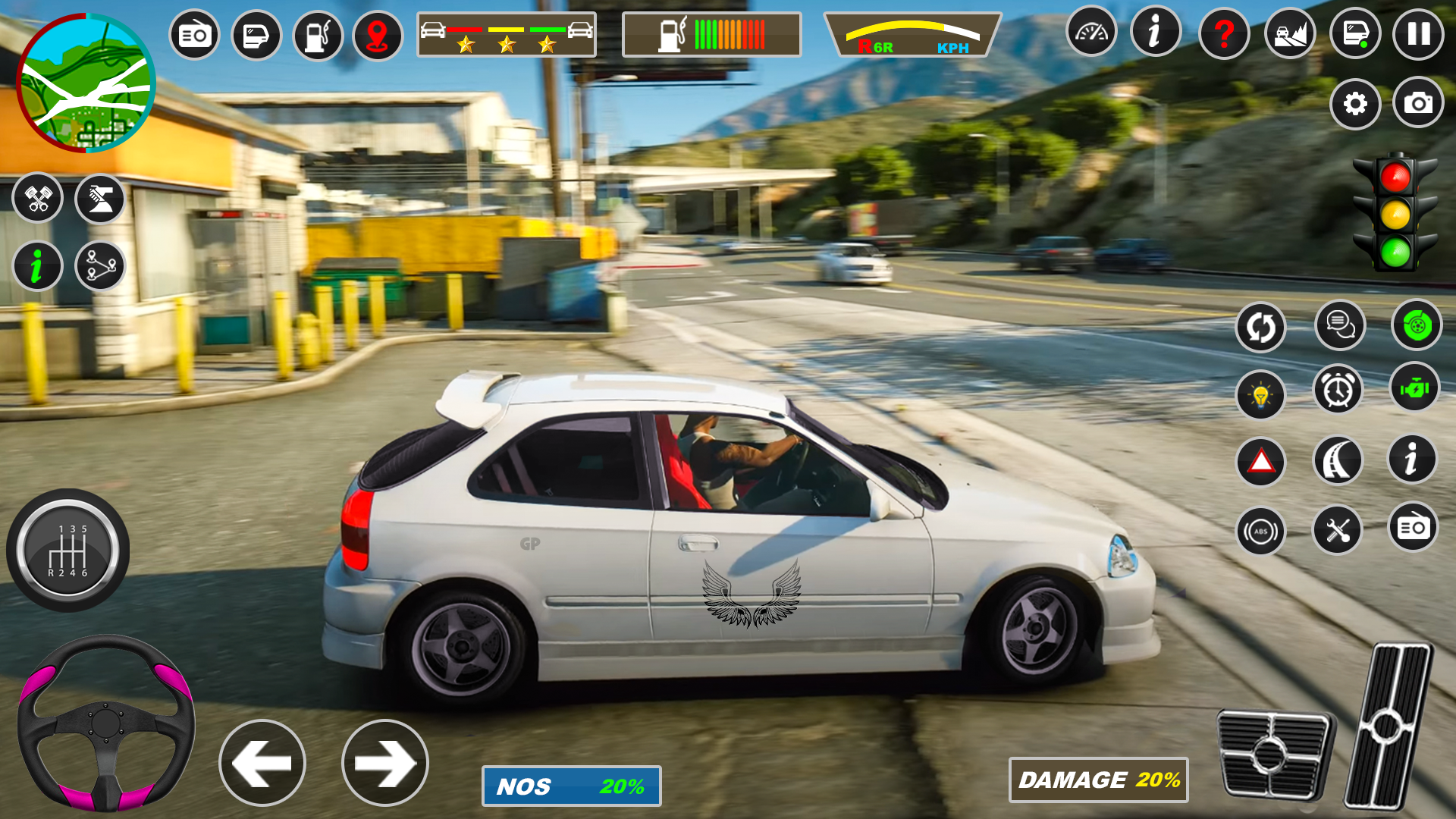Toggle the headlights with the bulb icon
This screenshot has width=1456, height=819.
[1260, 394]
